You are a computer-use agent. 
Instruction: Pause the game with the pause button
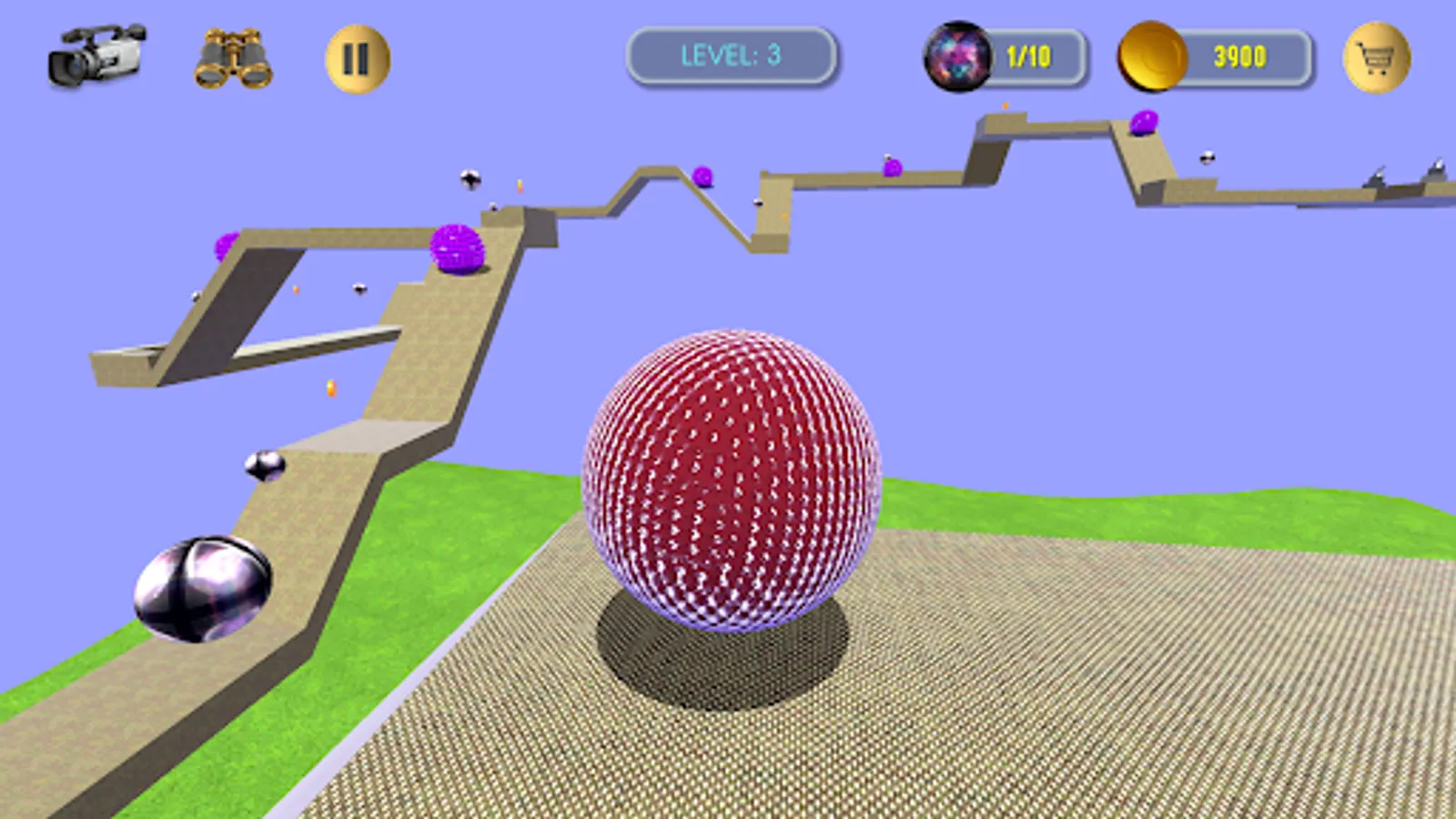click(x=355, y=56)
